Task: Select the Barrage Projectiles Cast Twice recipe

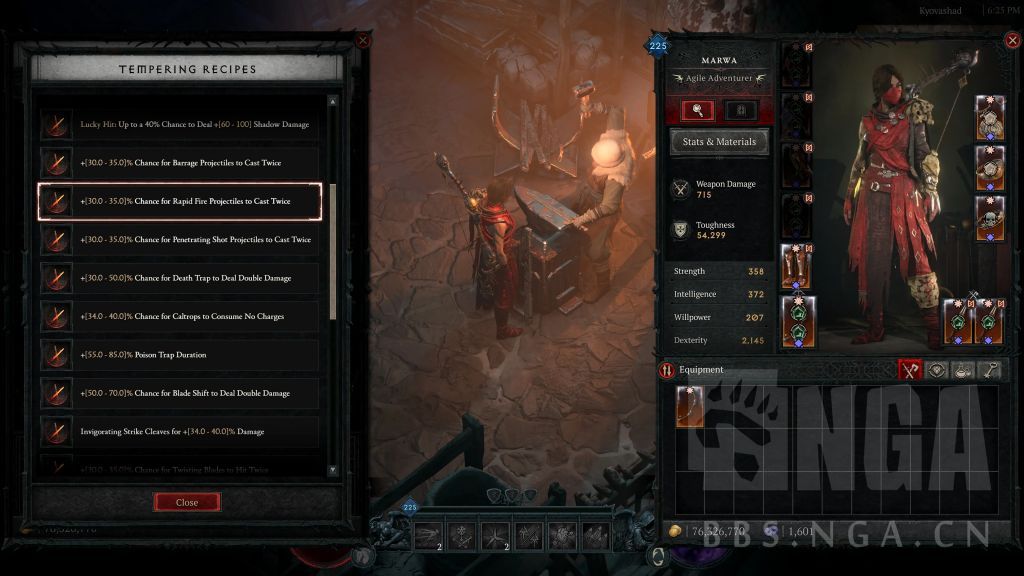Action: pyautogui.click(x=180, y=163)
